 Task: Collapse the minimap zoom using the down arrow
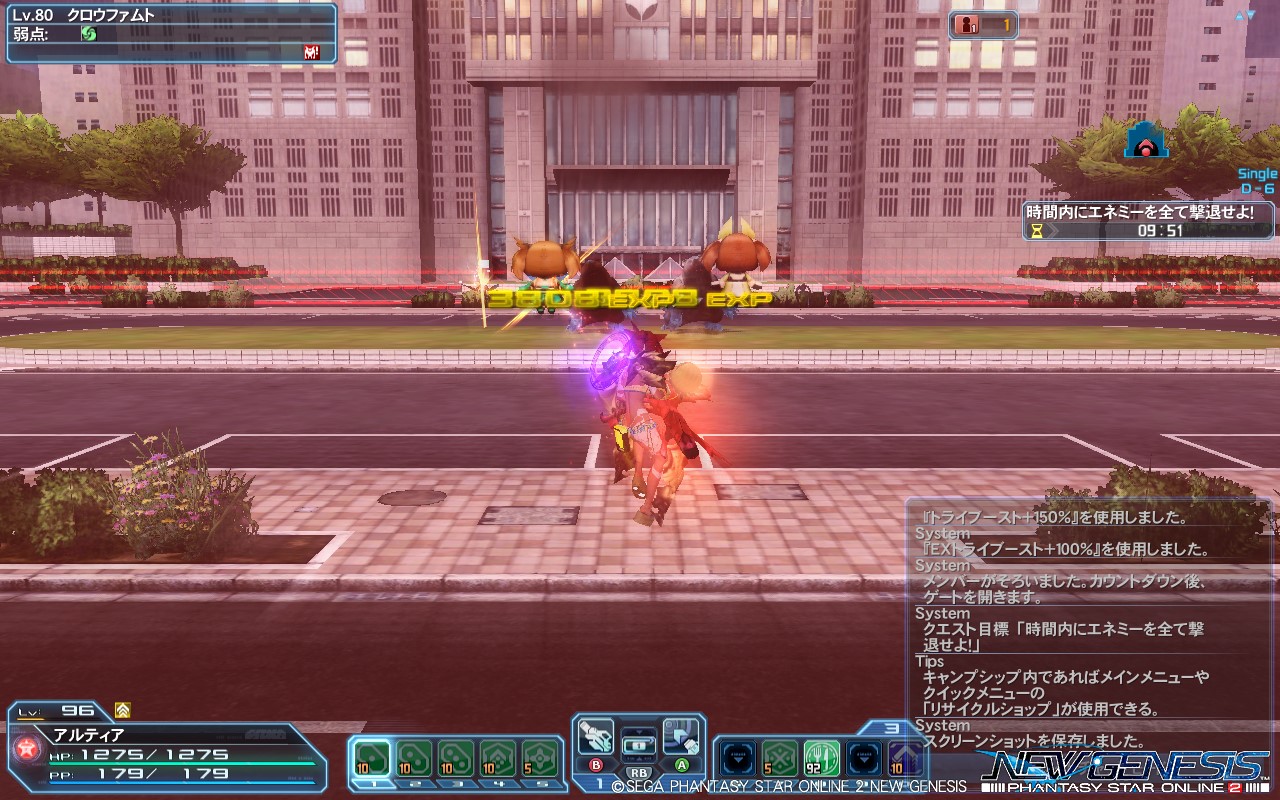pyautogui.click(x=1251, y=14)
